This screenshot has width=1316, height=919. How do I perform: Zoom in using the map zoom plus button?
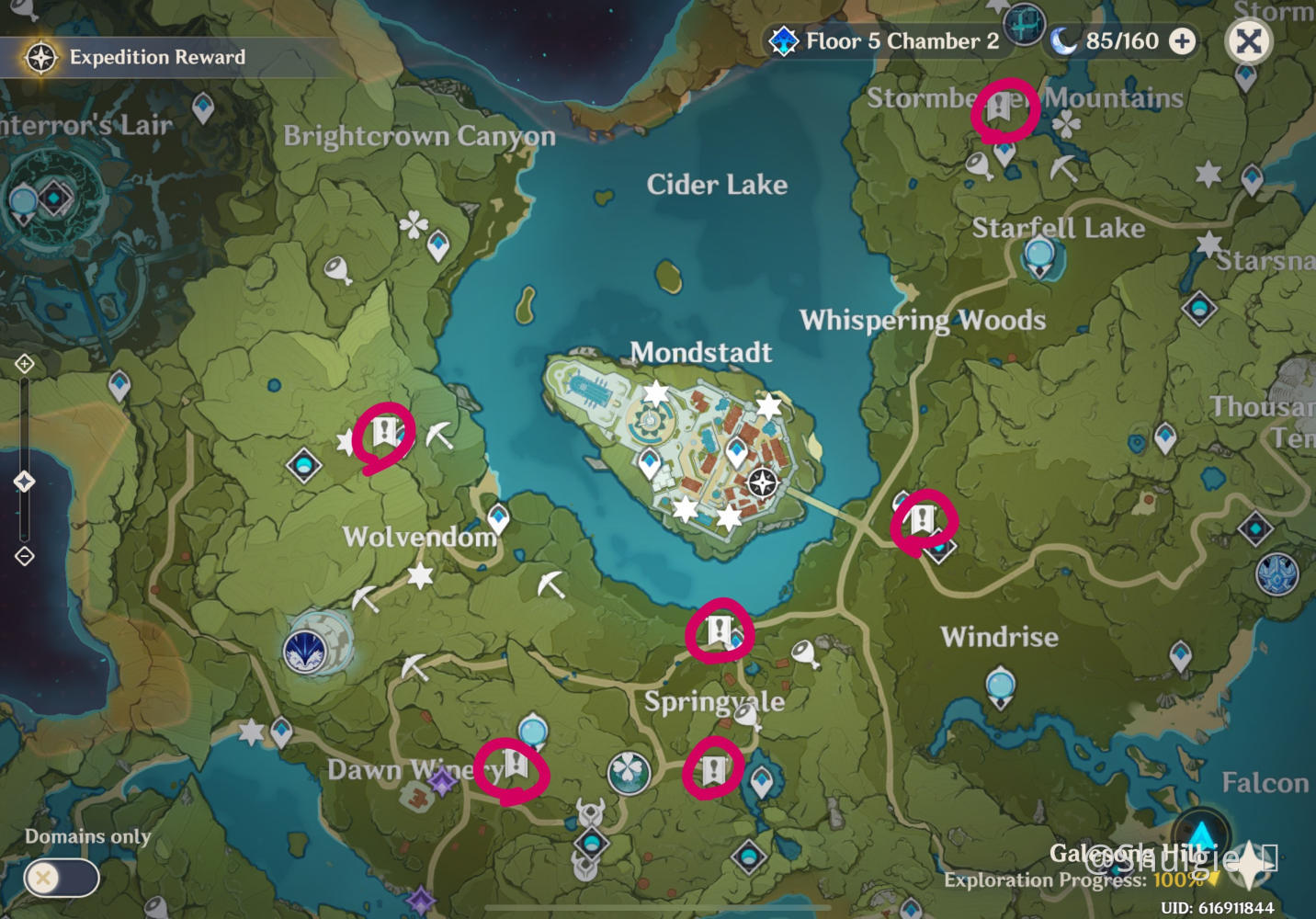tap(25, 364)
